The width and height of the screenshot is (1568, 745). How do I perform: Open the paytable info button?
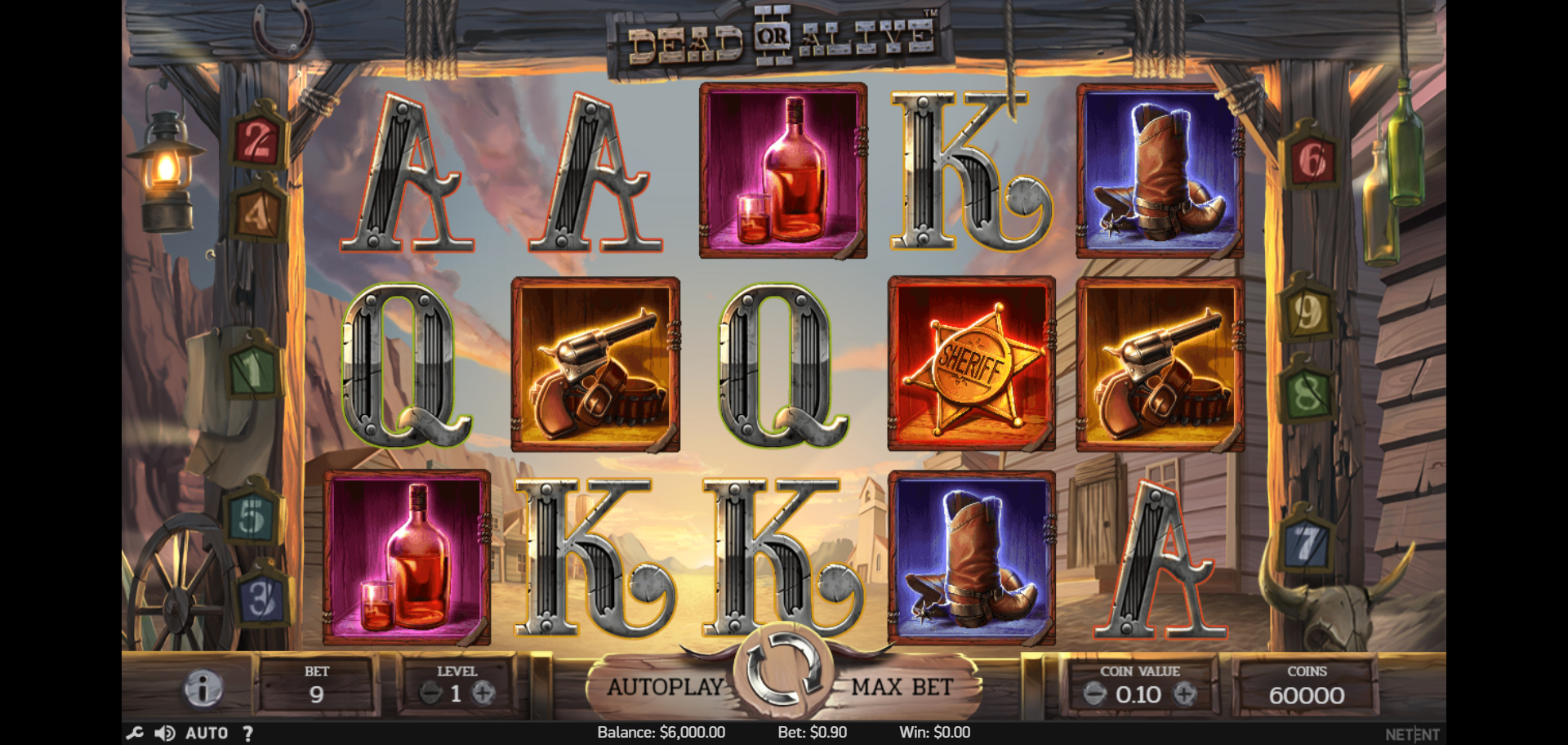point(203,688)
